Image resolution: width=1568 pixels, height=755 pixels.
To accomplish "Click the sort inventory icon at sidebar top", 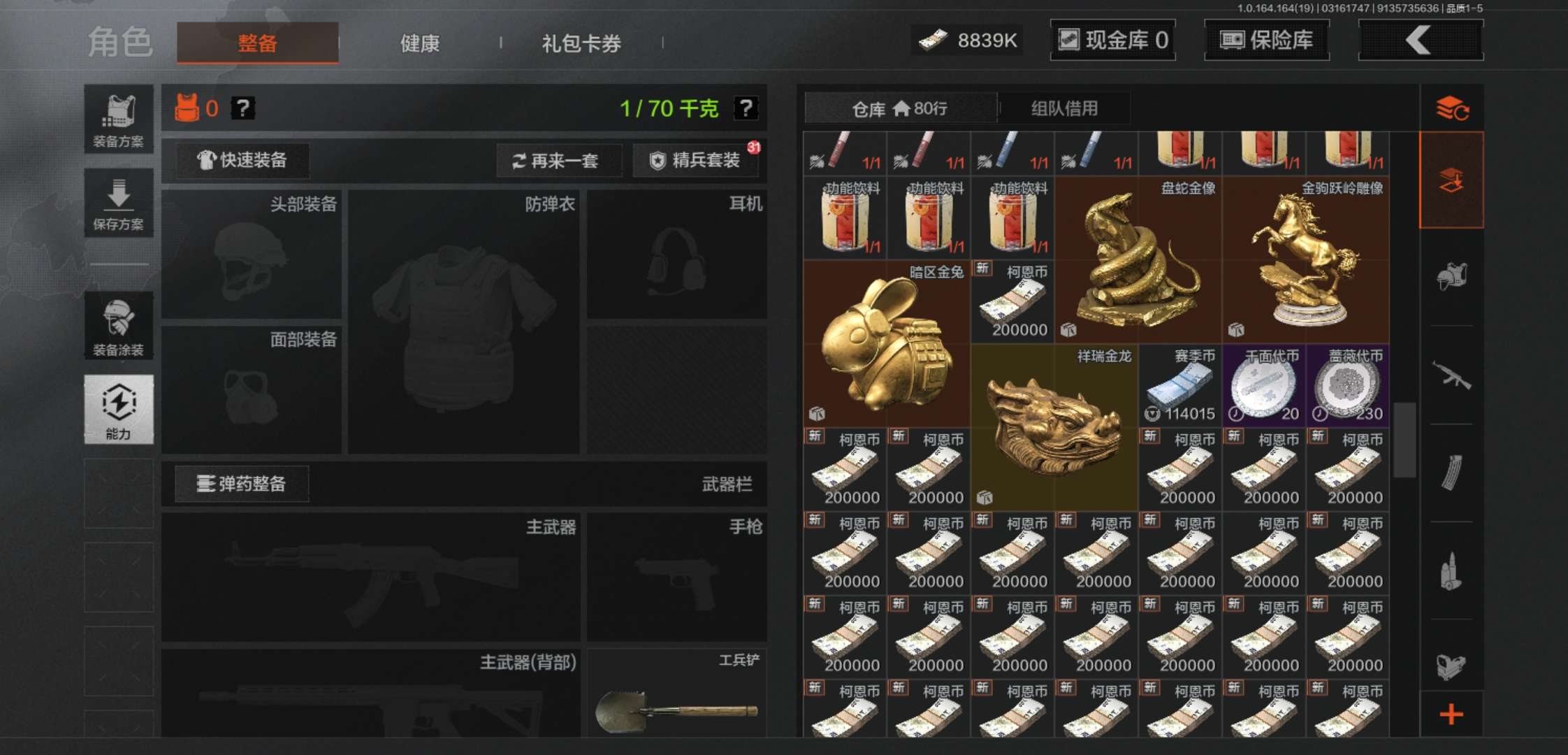I will point(1452,108).
